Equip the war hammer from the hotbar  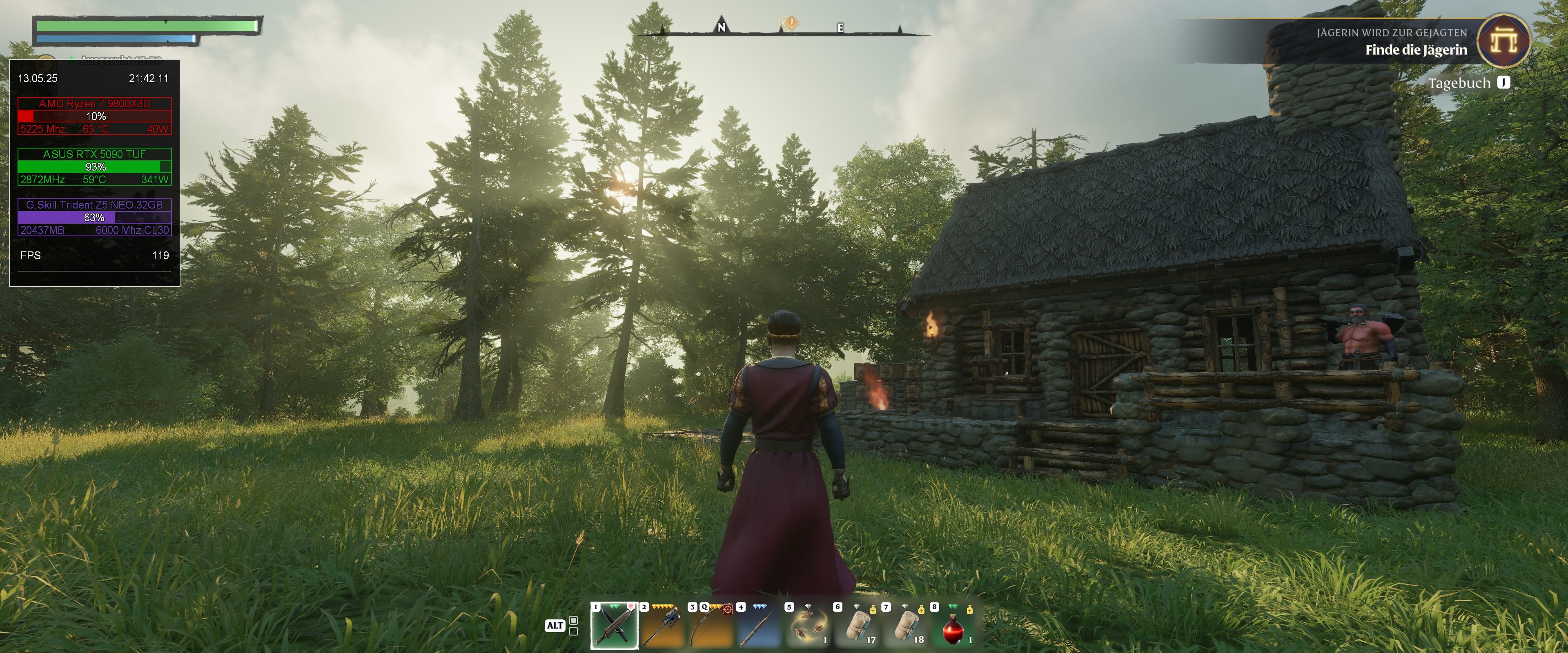[662, 626]
